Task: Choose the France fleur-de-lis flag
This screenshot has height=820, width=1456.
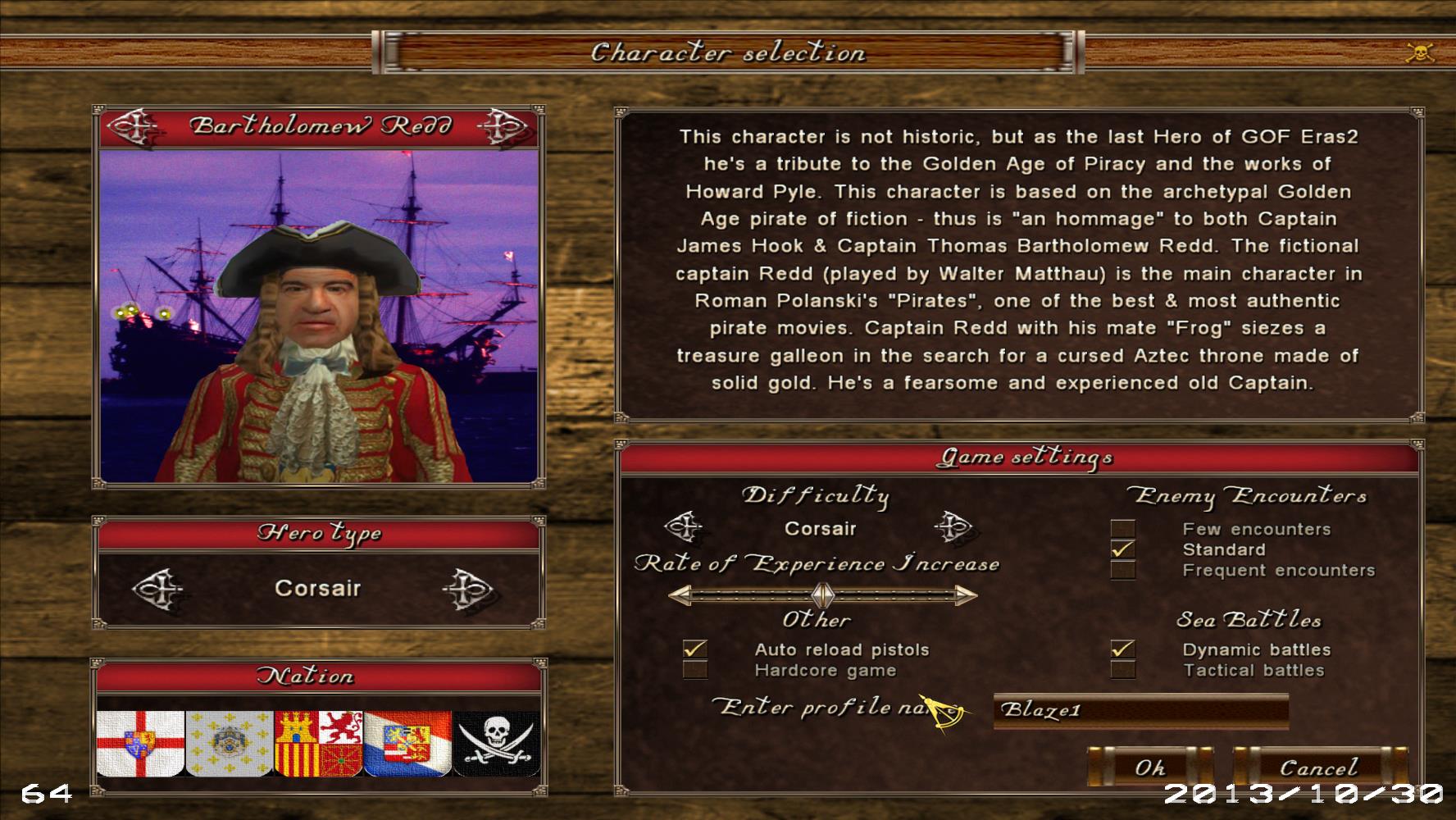Action: (x=229, y=743)
